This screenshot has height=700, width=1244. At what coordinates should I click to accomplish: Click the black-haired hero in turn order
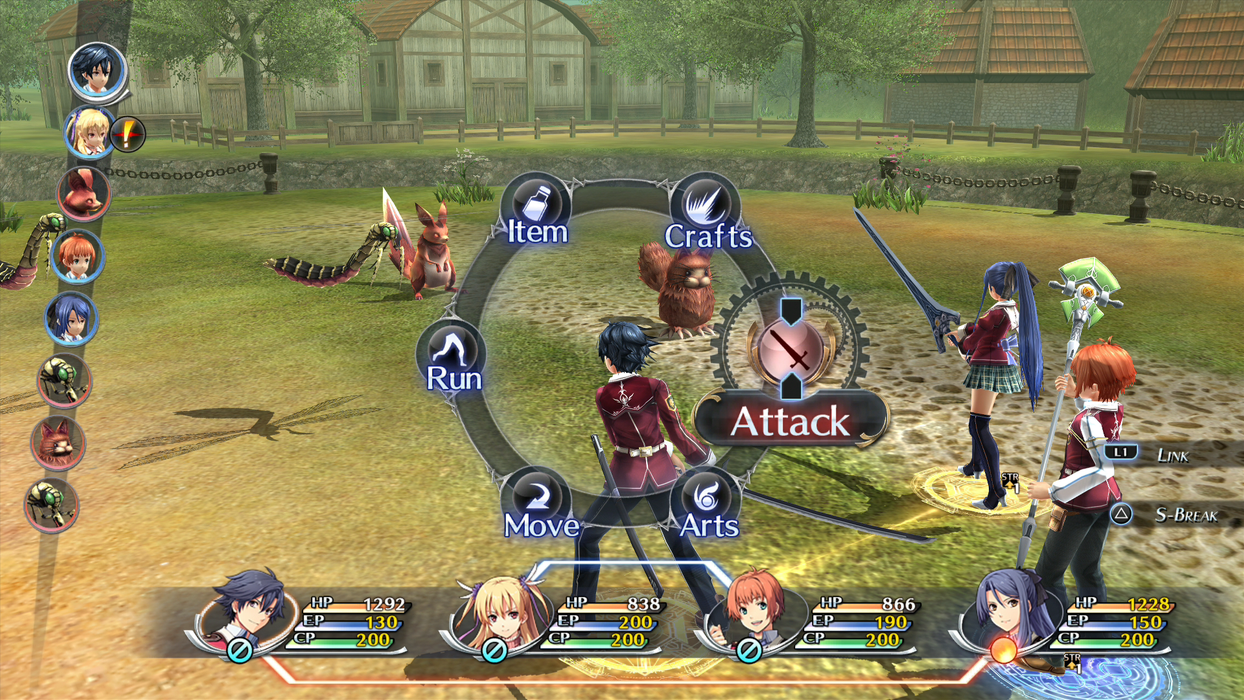tap(97, 71)
